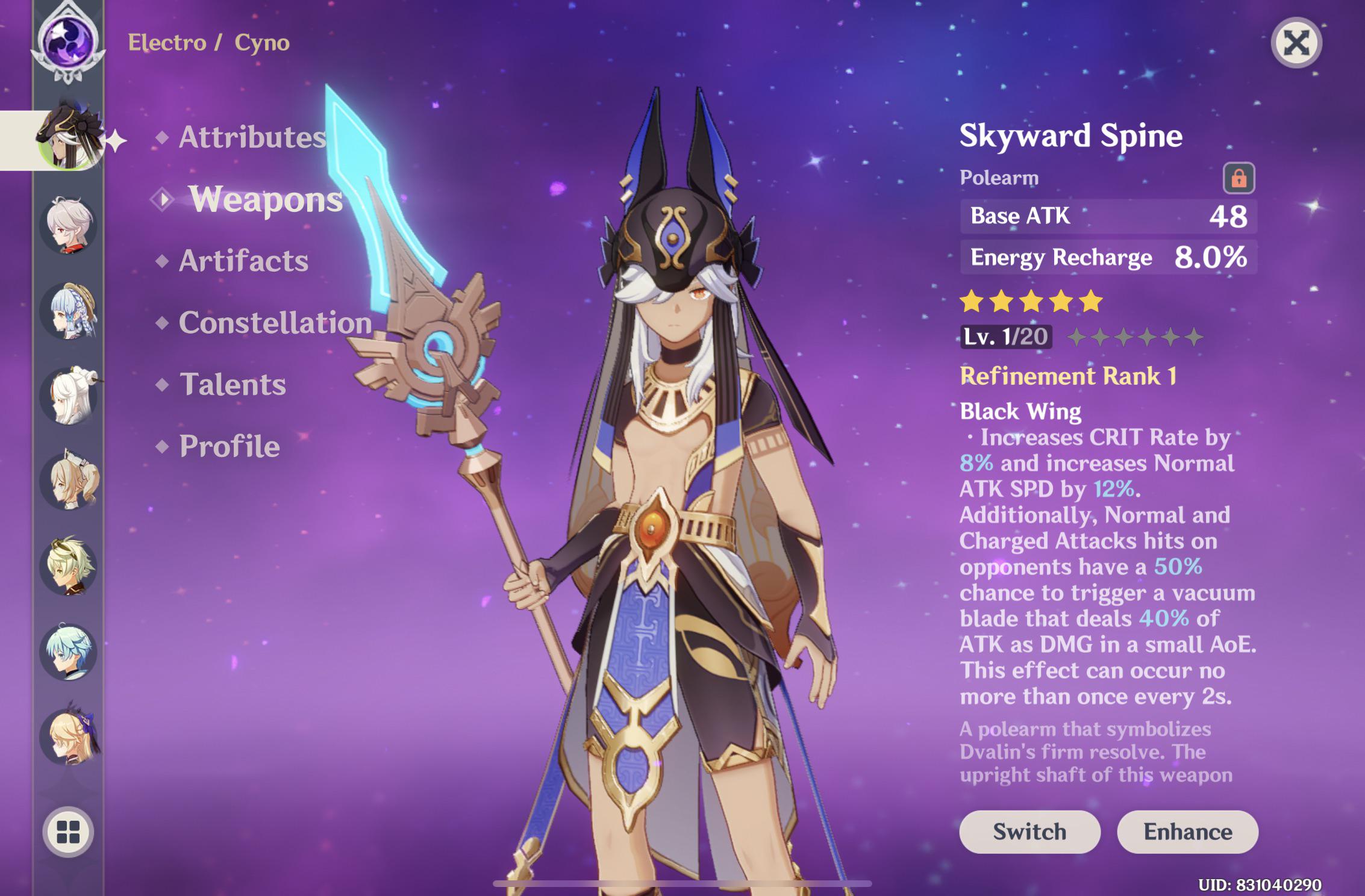1365x896 pixels.
Task: Close the character details screen
Action: coord(1295,43)
